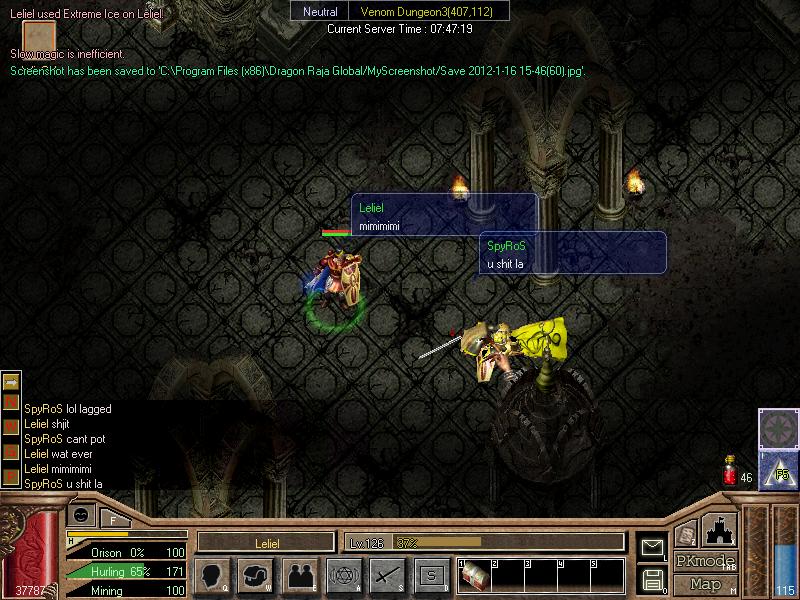Toggle the N chat filter button
800x600 pixels.
tap(11, 402)
